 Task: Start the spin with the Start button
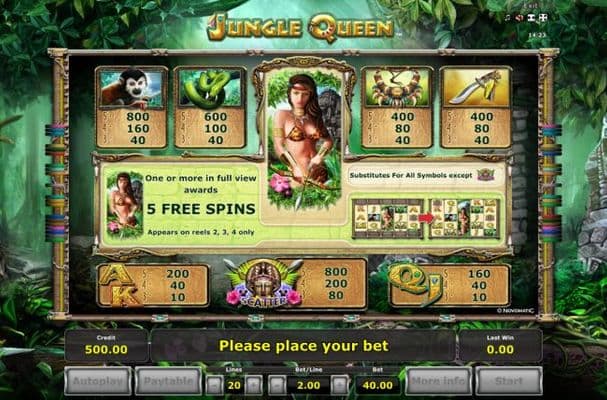pyautogui.click(x=510, y=381)
